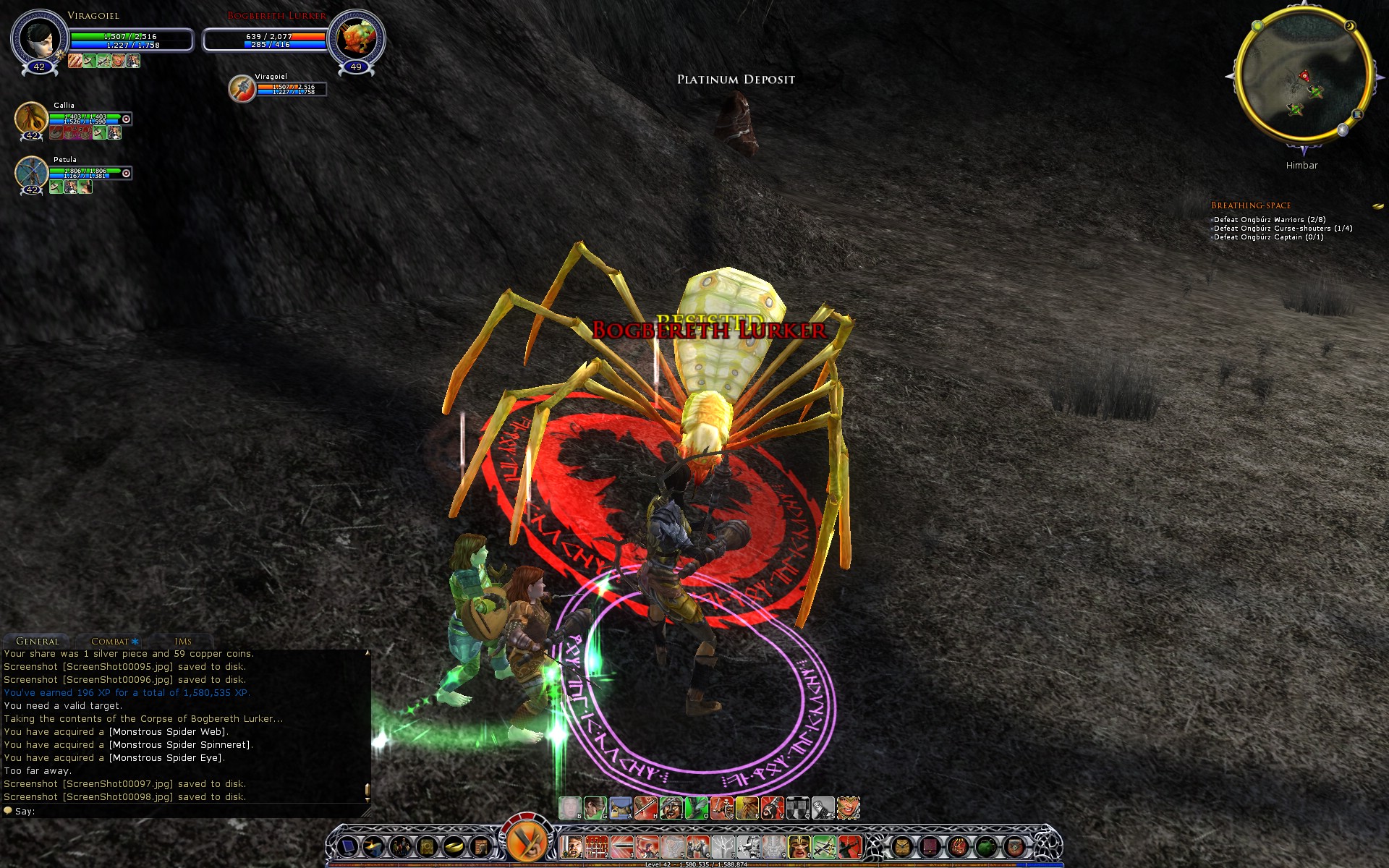Image resolution: width=1389 pixels, height=868 pixels.
Task: Activate the padlock skill on upper quickbar
Action: [621, 807]
